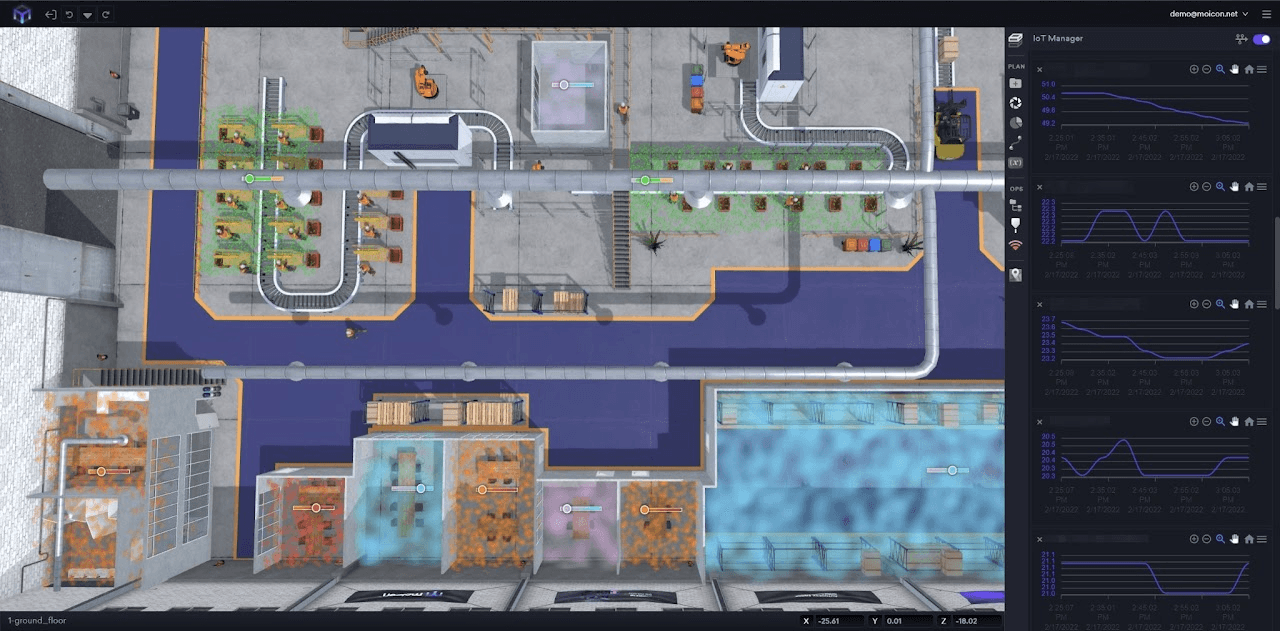Select the wifi signal icon in the sidebar
This screenshot has width=1280, height=631.
pos(1016,245)
